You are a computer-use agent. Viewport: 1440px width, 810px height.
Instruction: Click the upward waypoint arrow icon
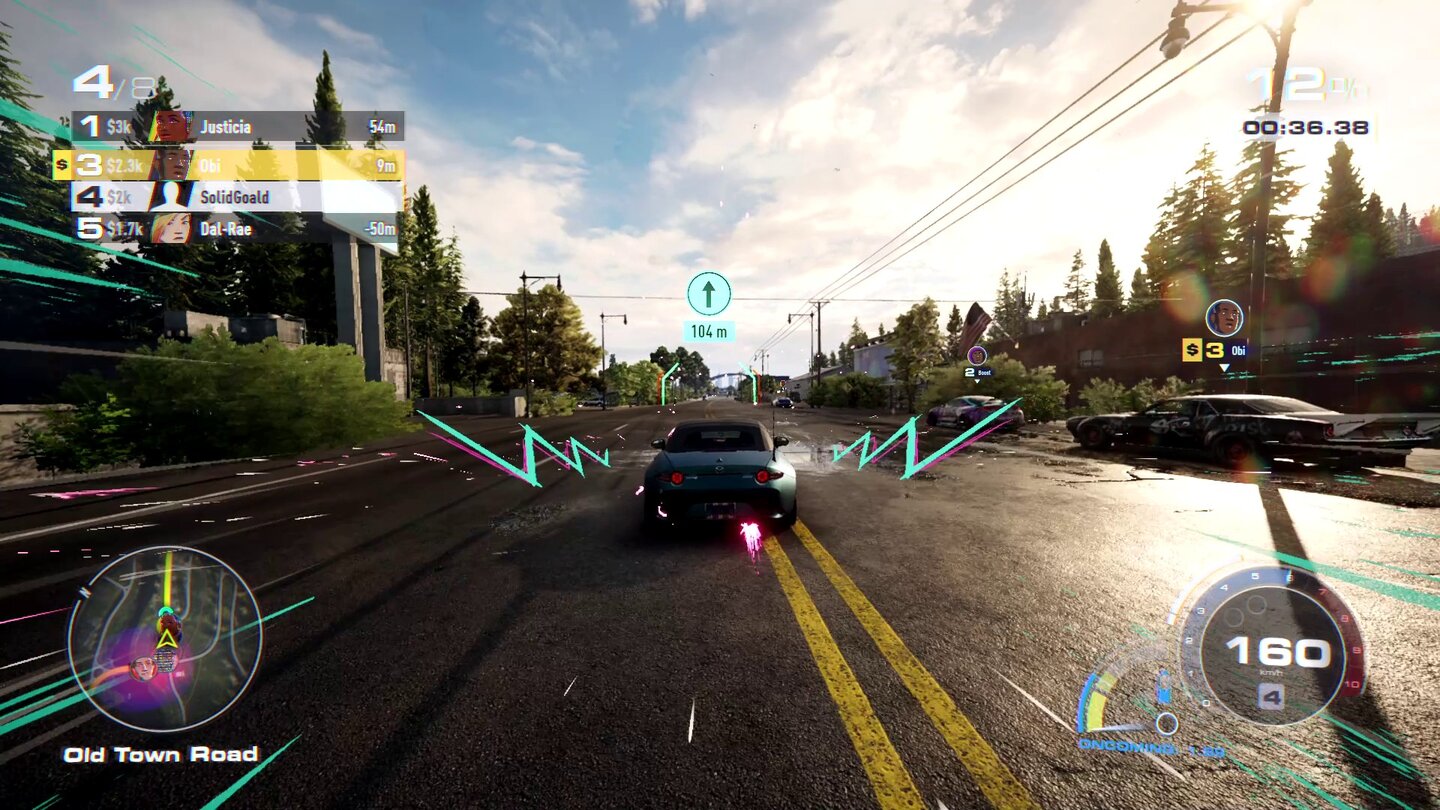coord(711,293)
